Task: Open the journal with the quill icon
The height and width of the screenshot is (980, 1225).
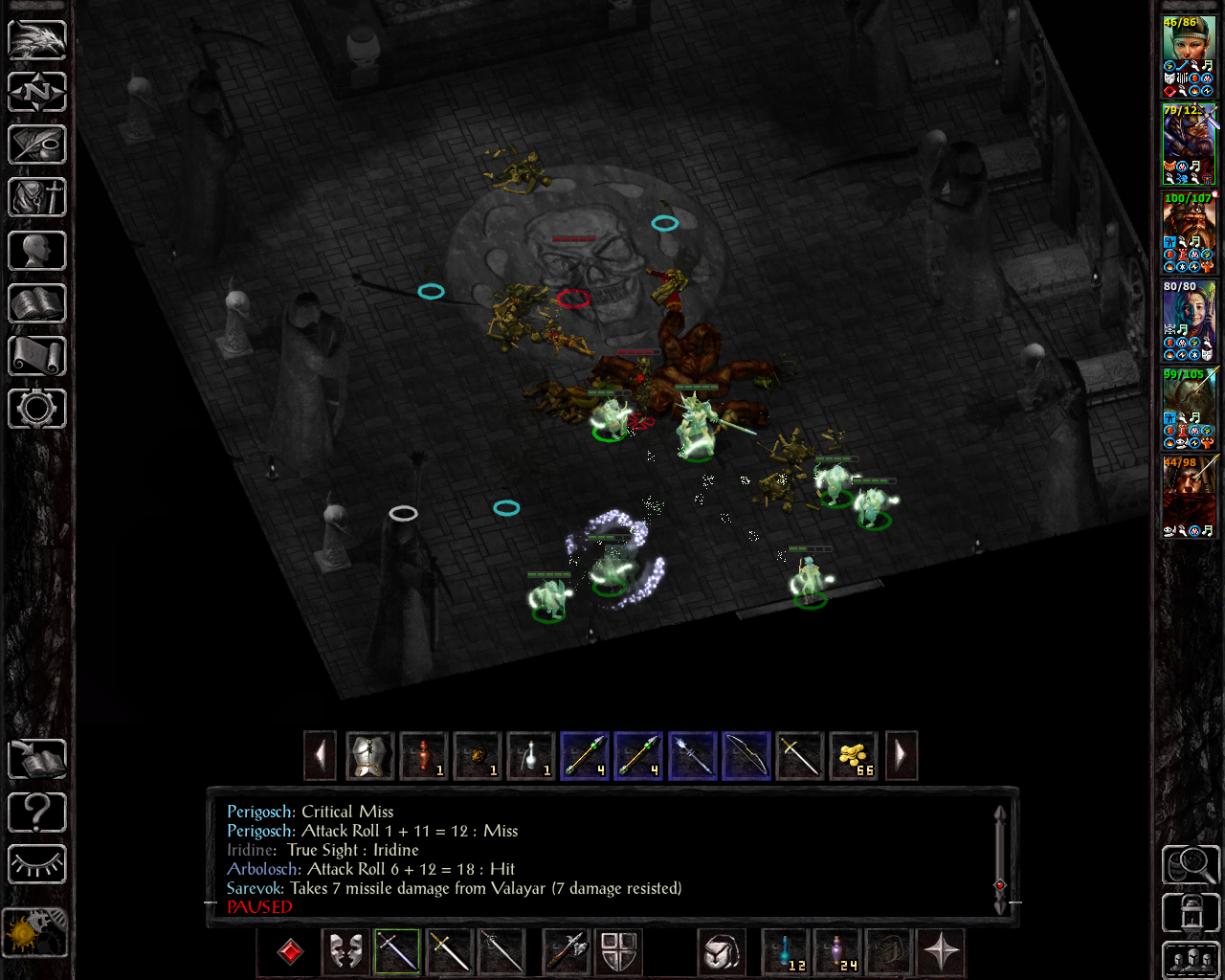Action: coord(37,145)
